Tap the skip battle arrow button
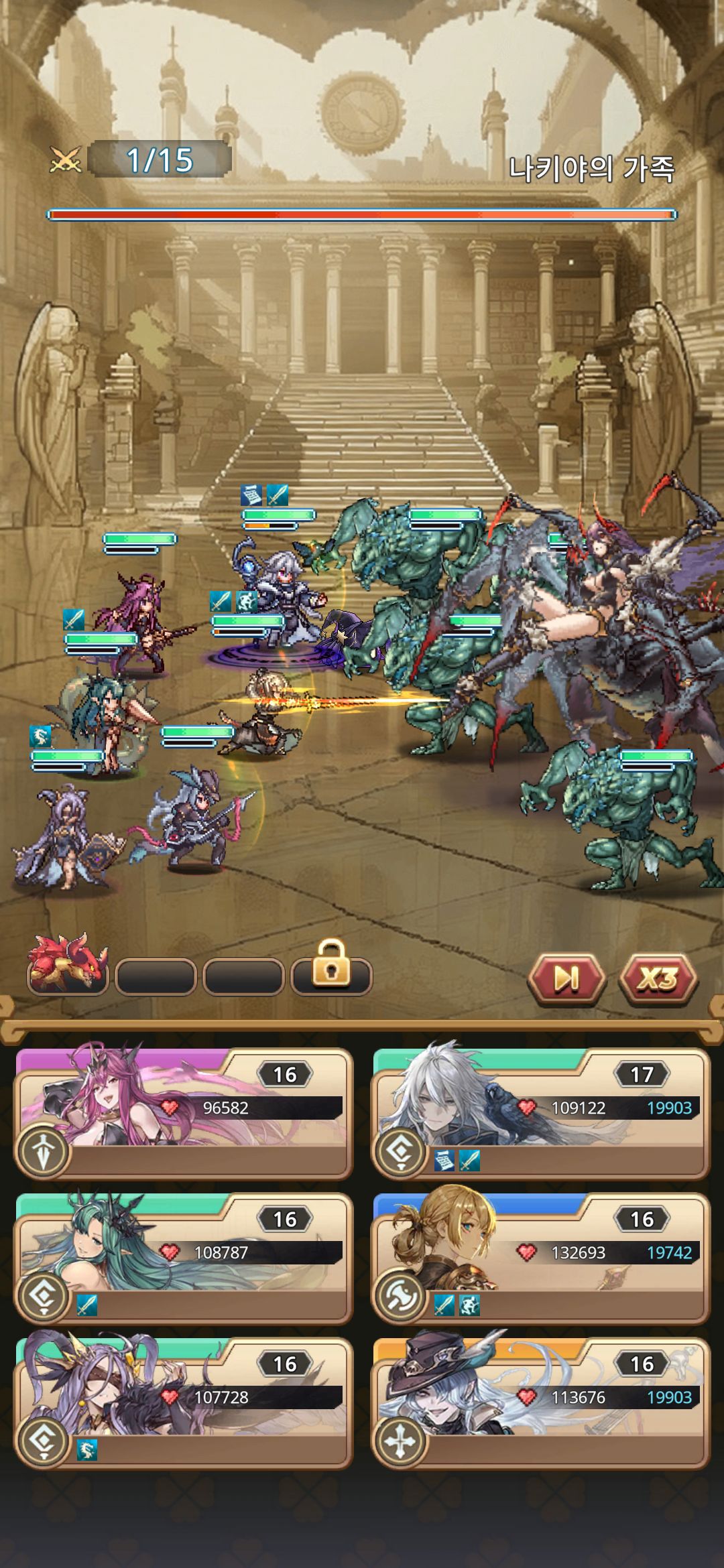724x1568 pixels. pos(566,979)
